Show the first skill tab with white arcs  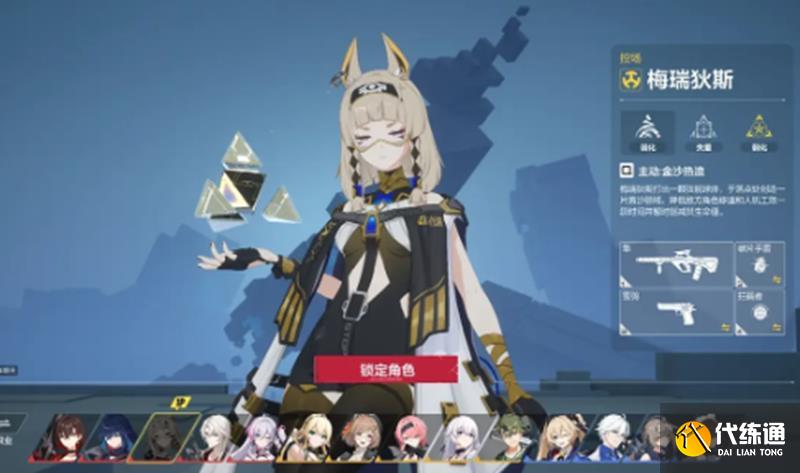(647, 128)
